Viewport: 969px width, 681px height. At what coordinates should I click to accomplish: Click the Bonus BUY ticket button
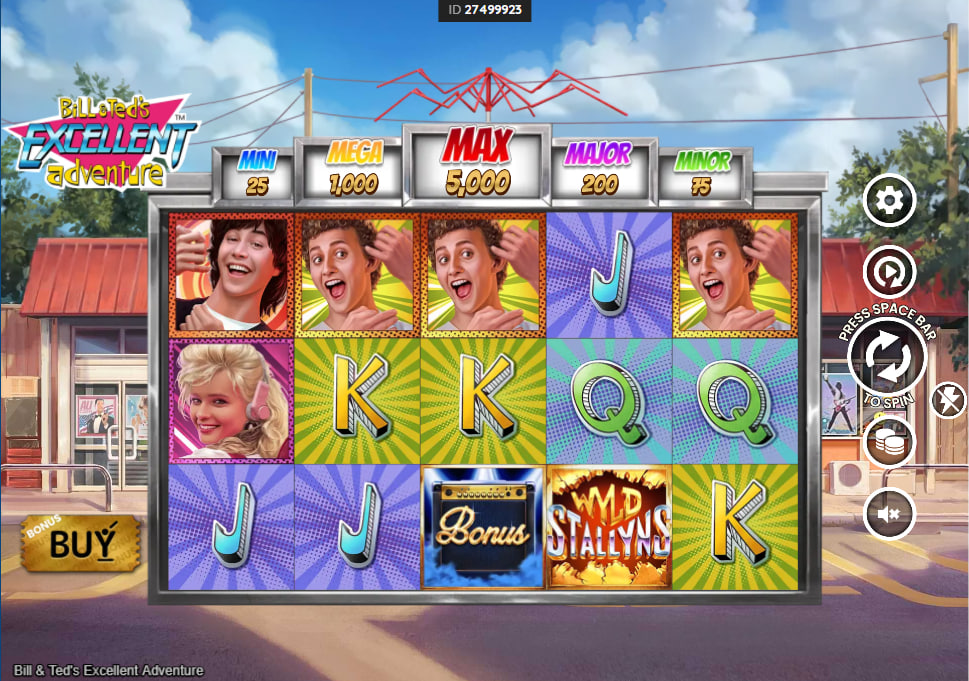click(80, 543)
